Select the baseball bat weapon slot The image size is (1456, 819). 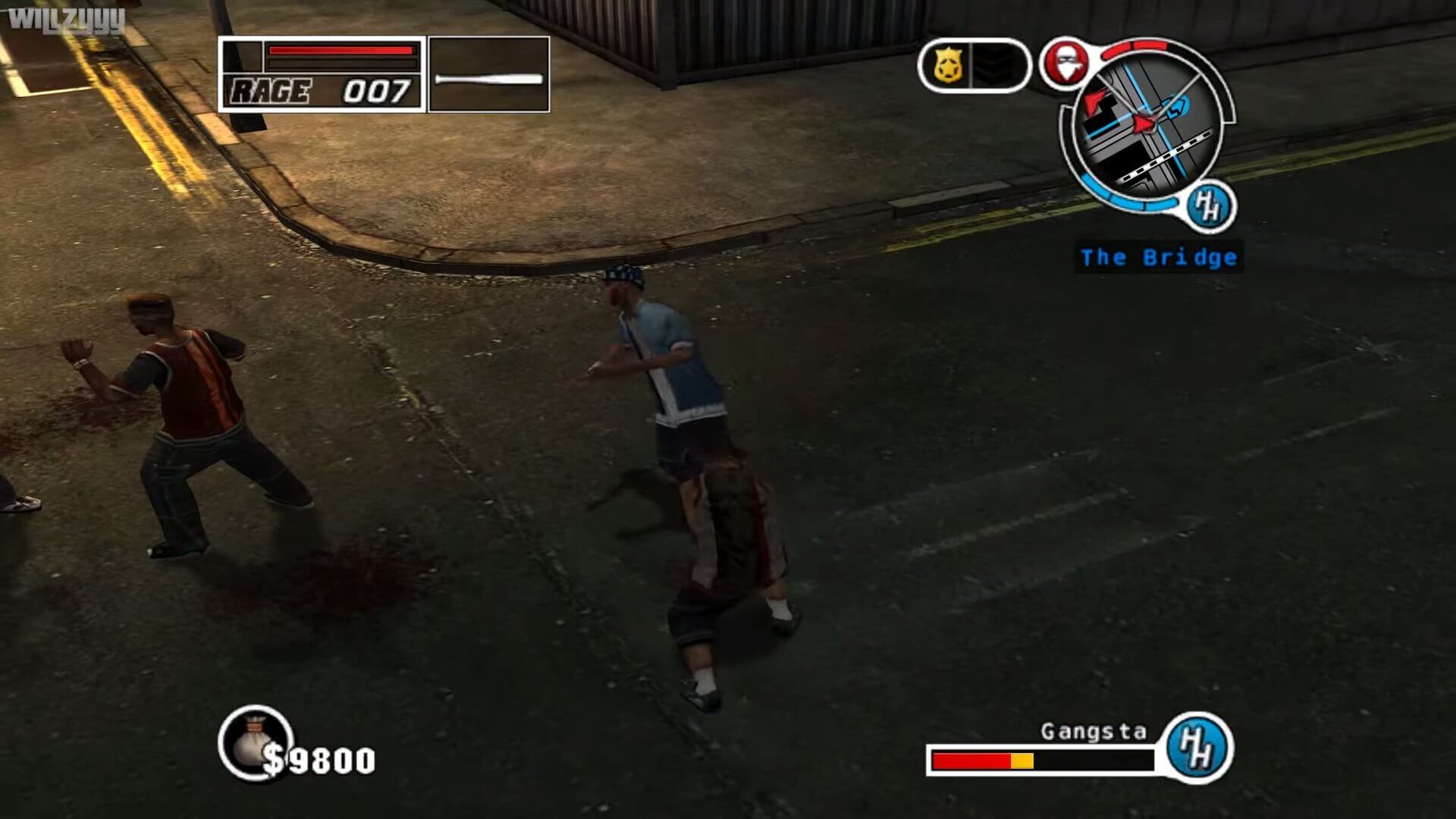489,75
